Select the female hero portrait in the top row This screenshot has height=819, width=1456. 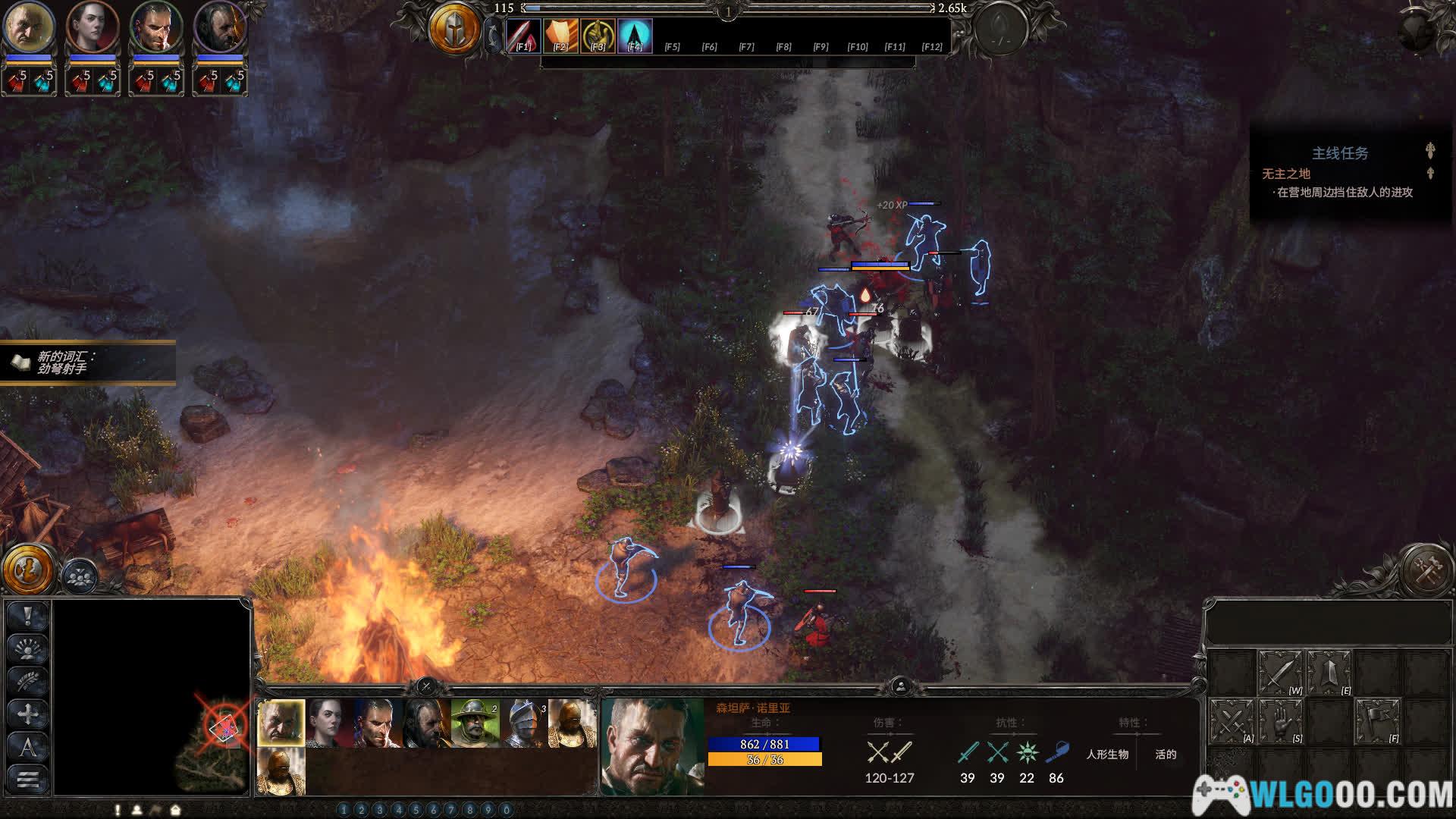pos(93,27)
